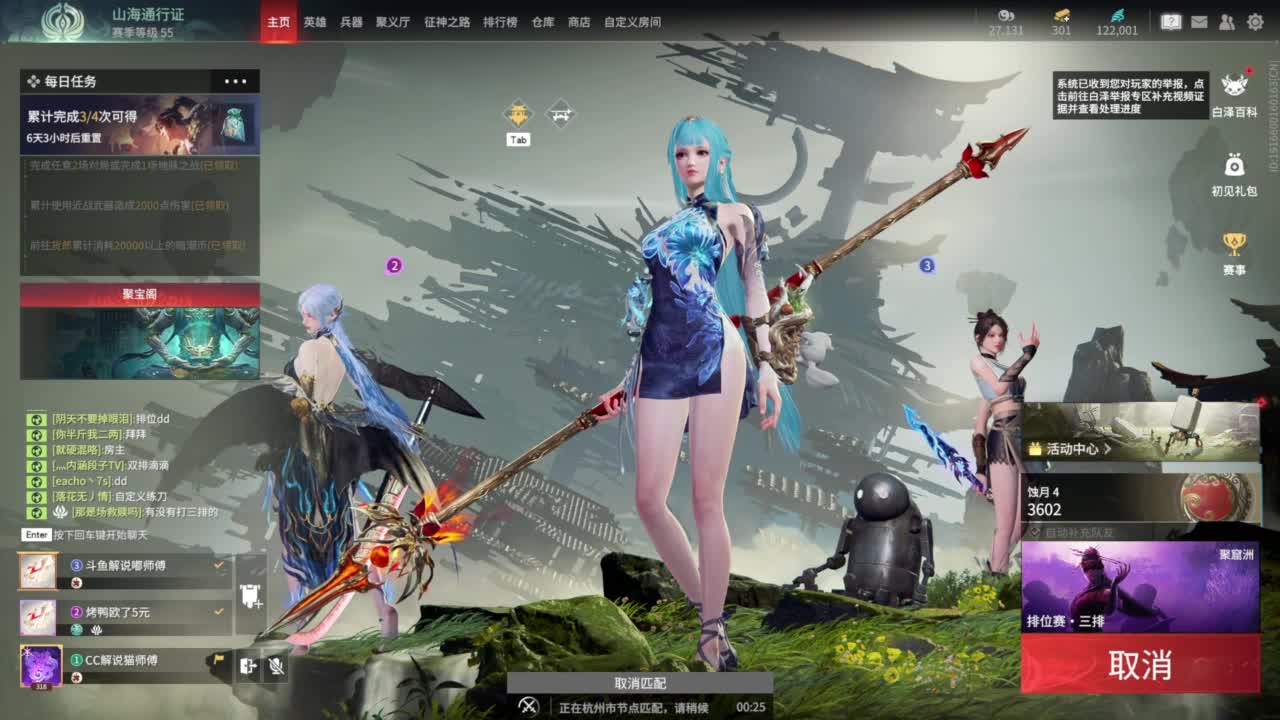Toggle the leave party door icon
Screen dimensions: 1280x720
tap(248, 666)
